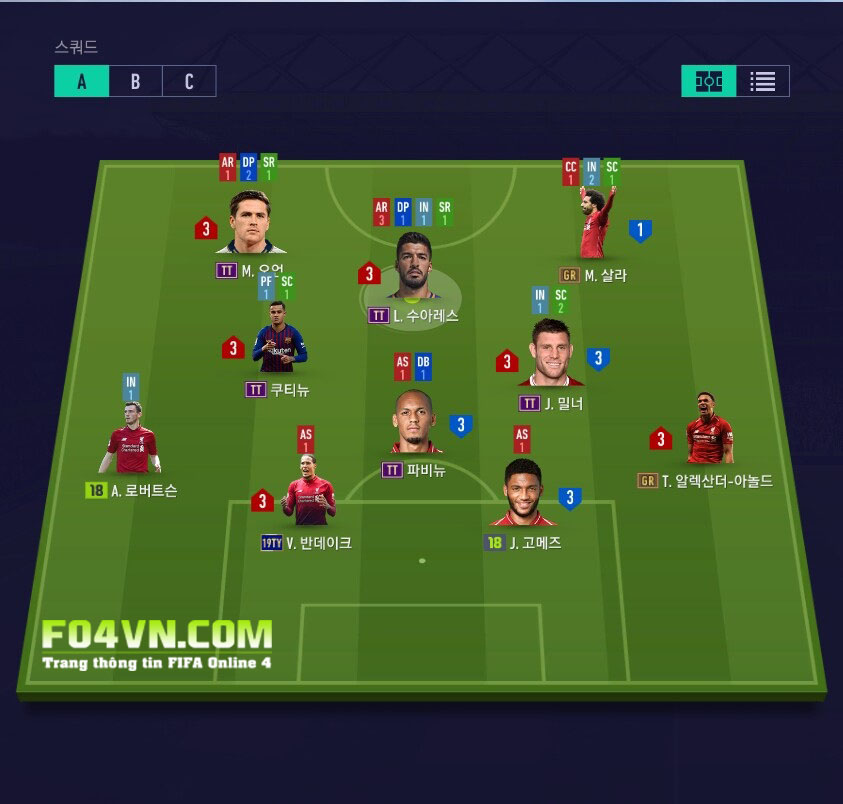Select midfielder J. 밀너
Image resolution: width=843 pixels, height=804 pixels.
tap(551, 355)
